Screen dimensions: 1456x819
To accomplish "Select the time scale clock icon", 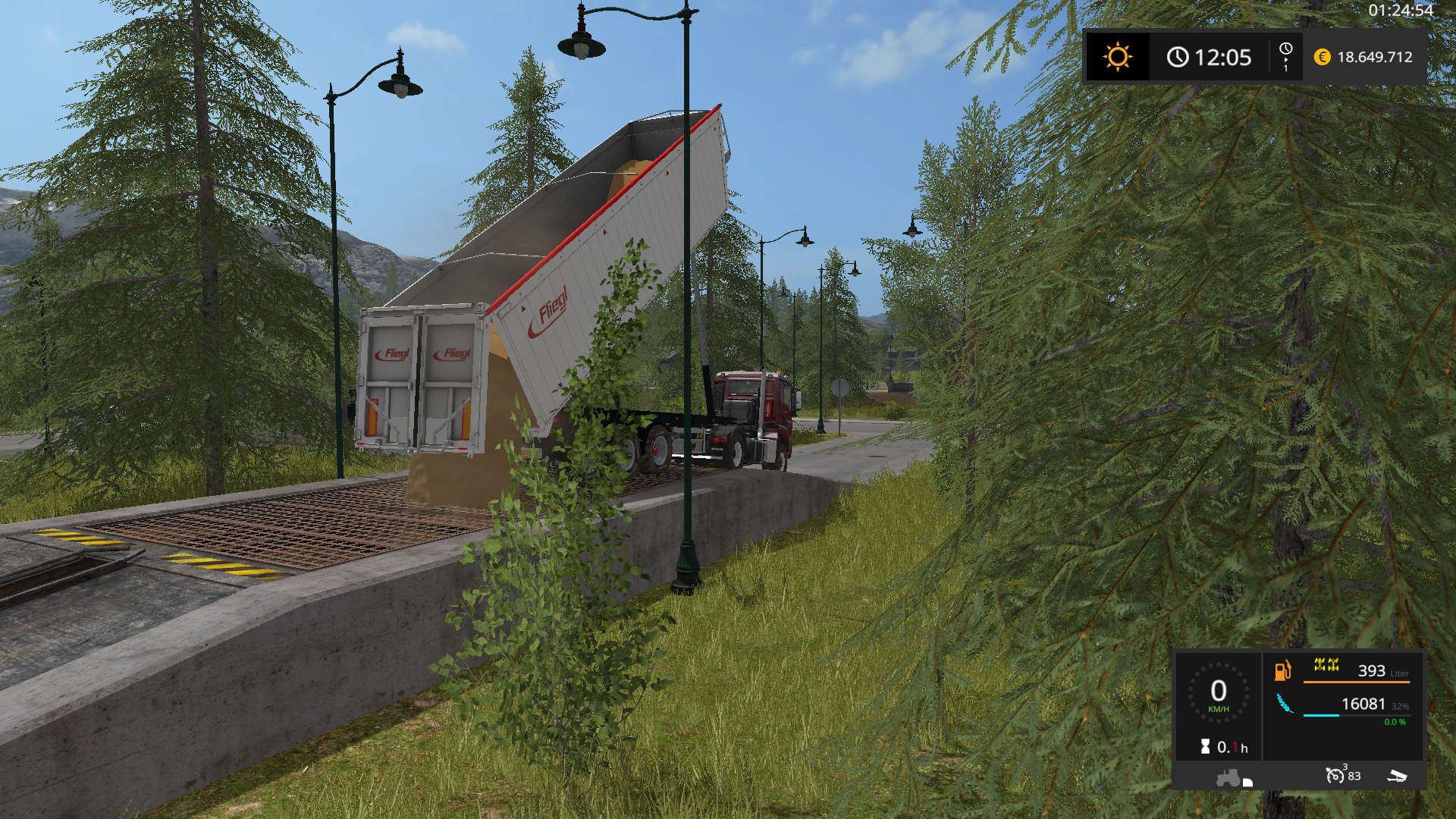I will 1285,49.
